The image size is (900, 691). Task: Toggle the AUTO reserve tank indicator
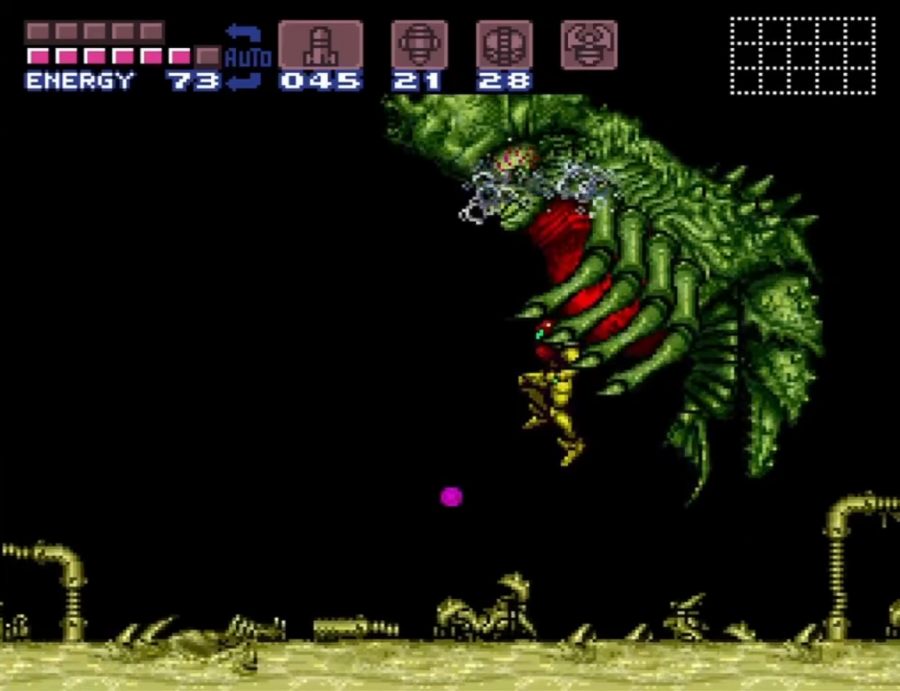[x=247, y=57]
